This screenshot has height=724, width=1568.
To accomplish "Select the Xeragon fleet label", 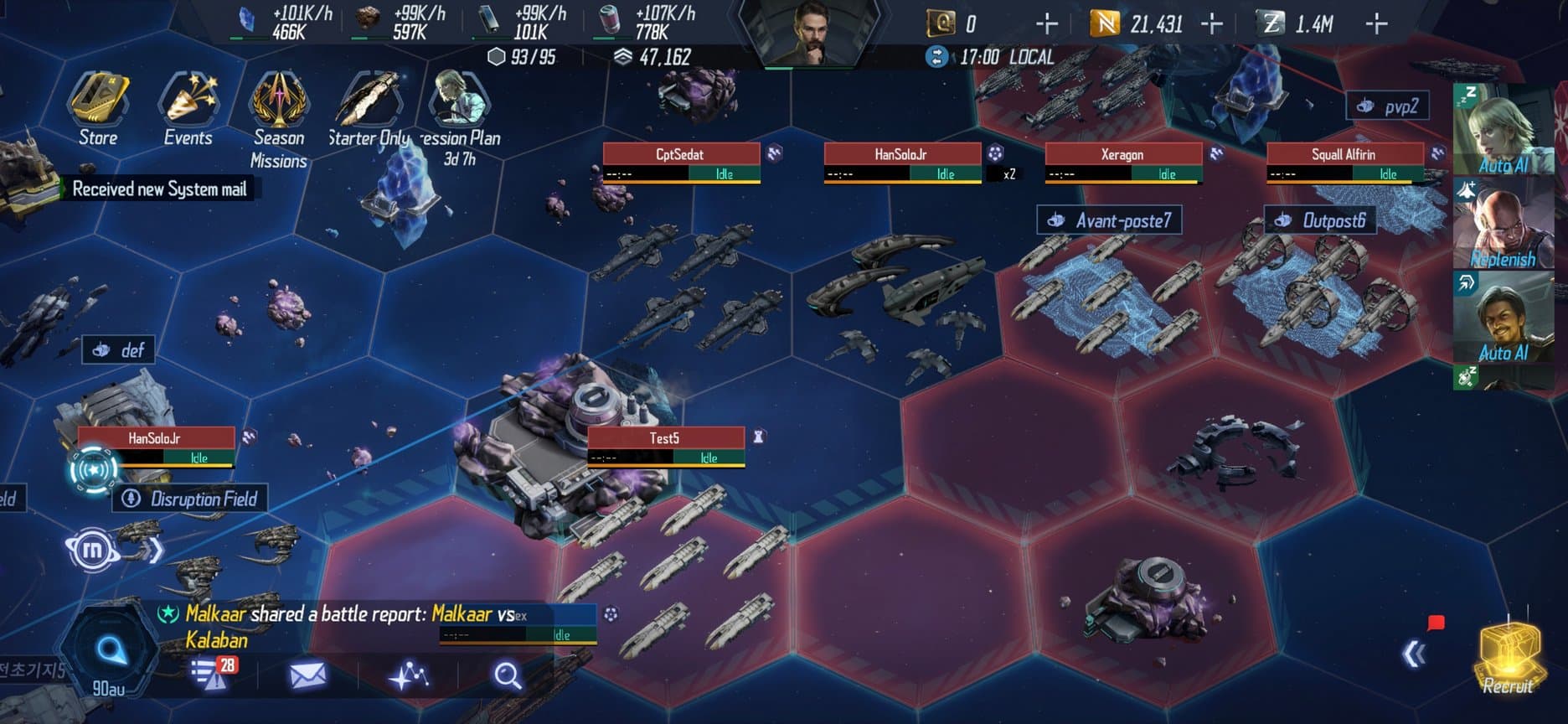I will click(1122, 155).
